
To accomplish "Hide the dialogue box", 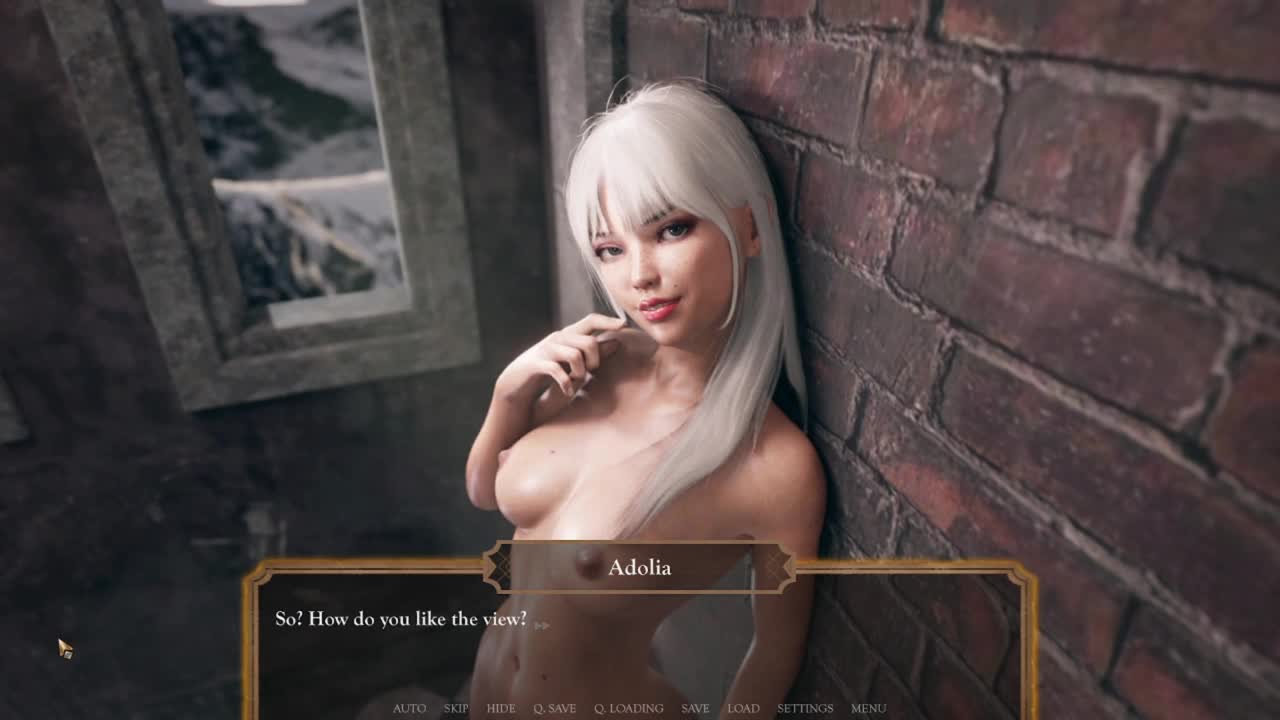I will [x=501, y=708].
